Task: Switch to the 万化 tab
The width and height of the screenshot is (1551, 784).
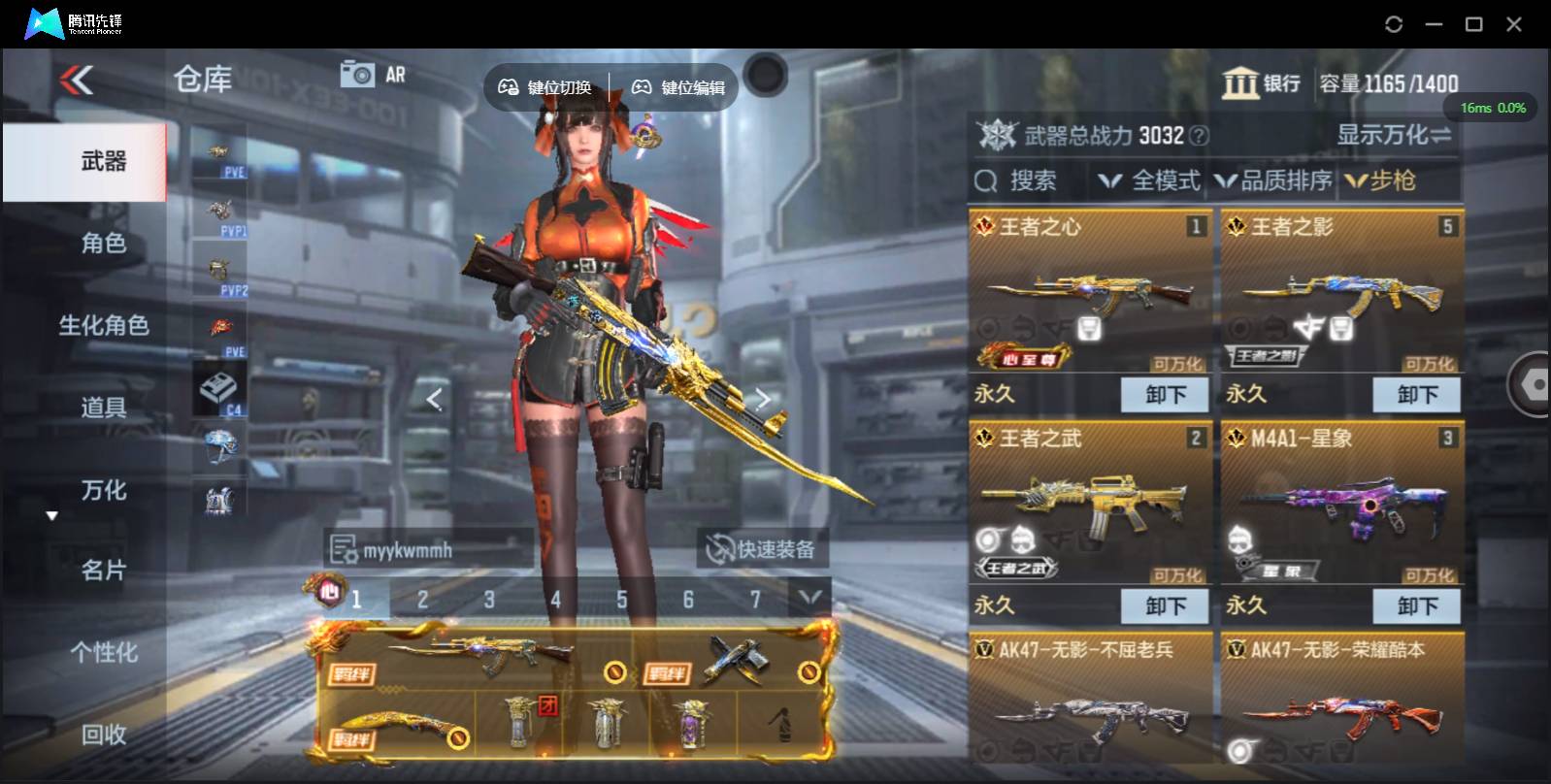Action: coord(103,490)
